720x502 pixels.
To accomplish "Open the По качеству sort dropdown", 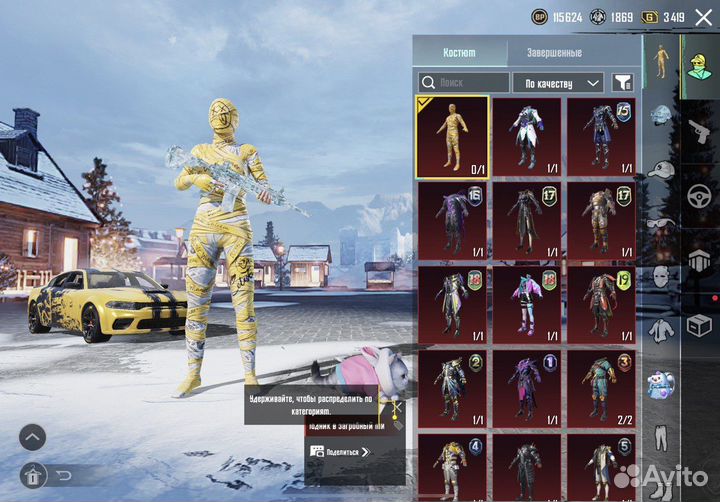I will click(558, 83).
